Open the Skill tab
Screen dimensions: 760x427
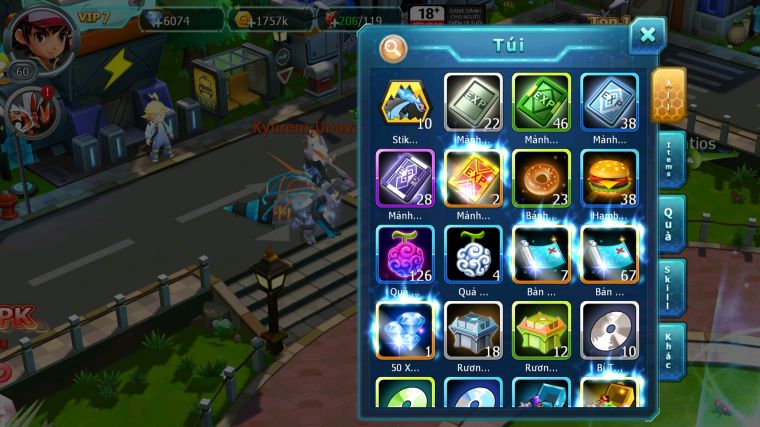[670, 287]
